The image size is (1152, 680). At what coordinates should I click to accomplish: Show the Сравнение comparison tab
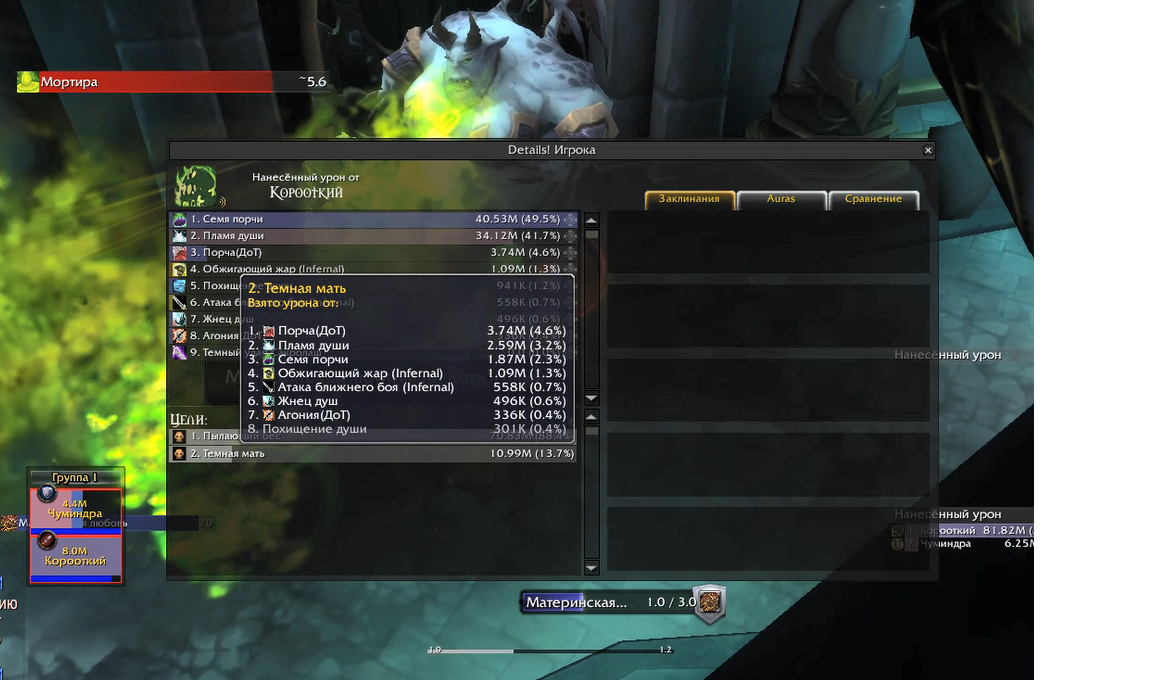pyautogui.click(x=873, y=199)
